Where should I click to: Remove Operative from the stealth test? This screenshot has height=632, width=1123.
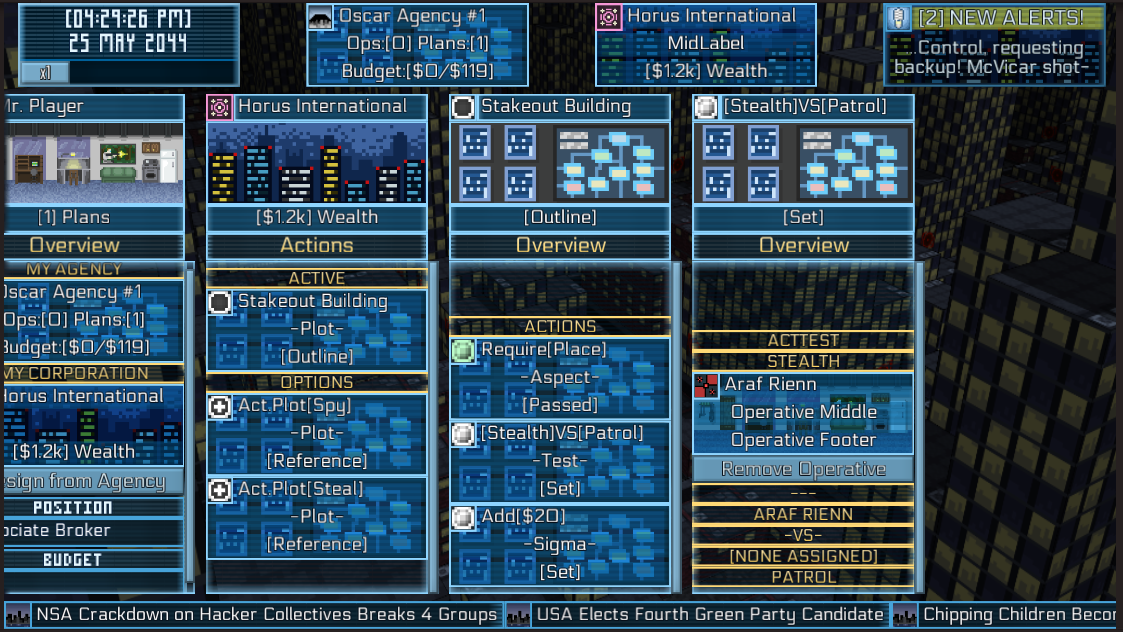(803, 469)
